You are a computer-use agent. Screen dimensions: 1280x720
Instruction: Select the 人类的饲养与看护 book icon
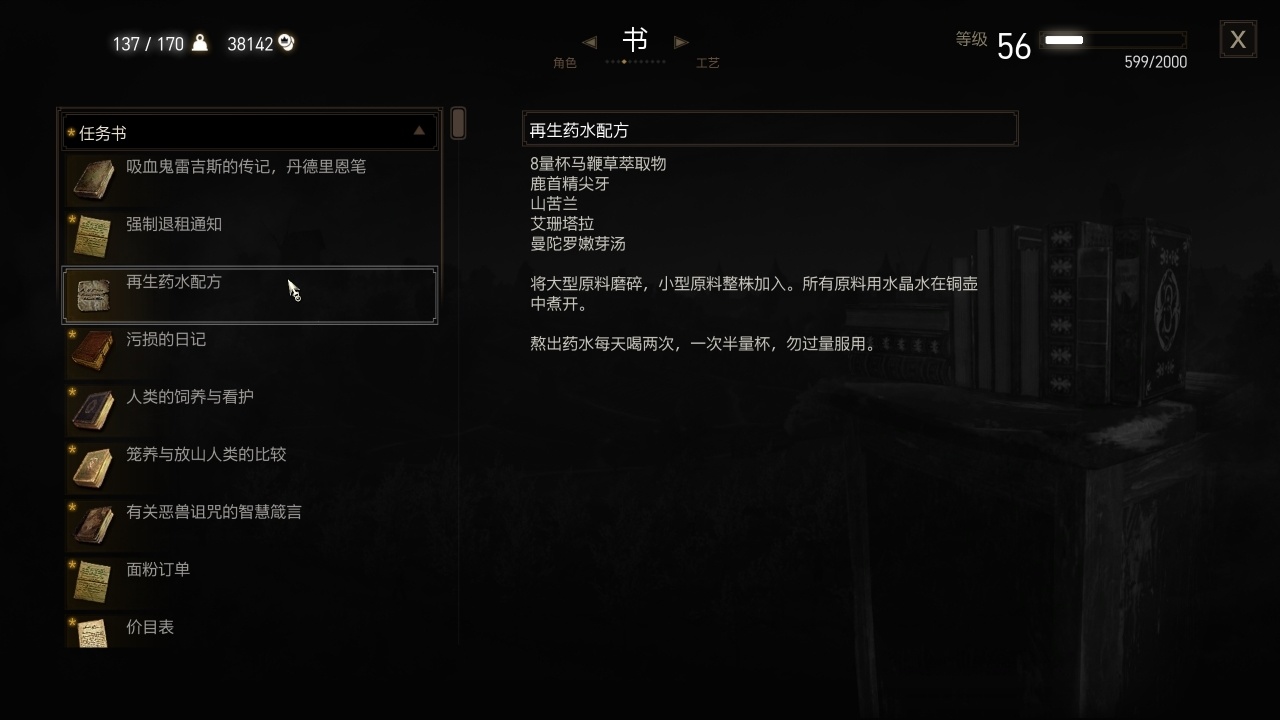(x=93, y=408)
